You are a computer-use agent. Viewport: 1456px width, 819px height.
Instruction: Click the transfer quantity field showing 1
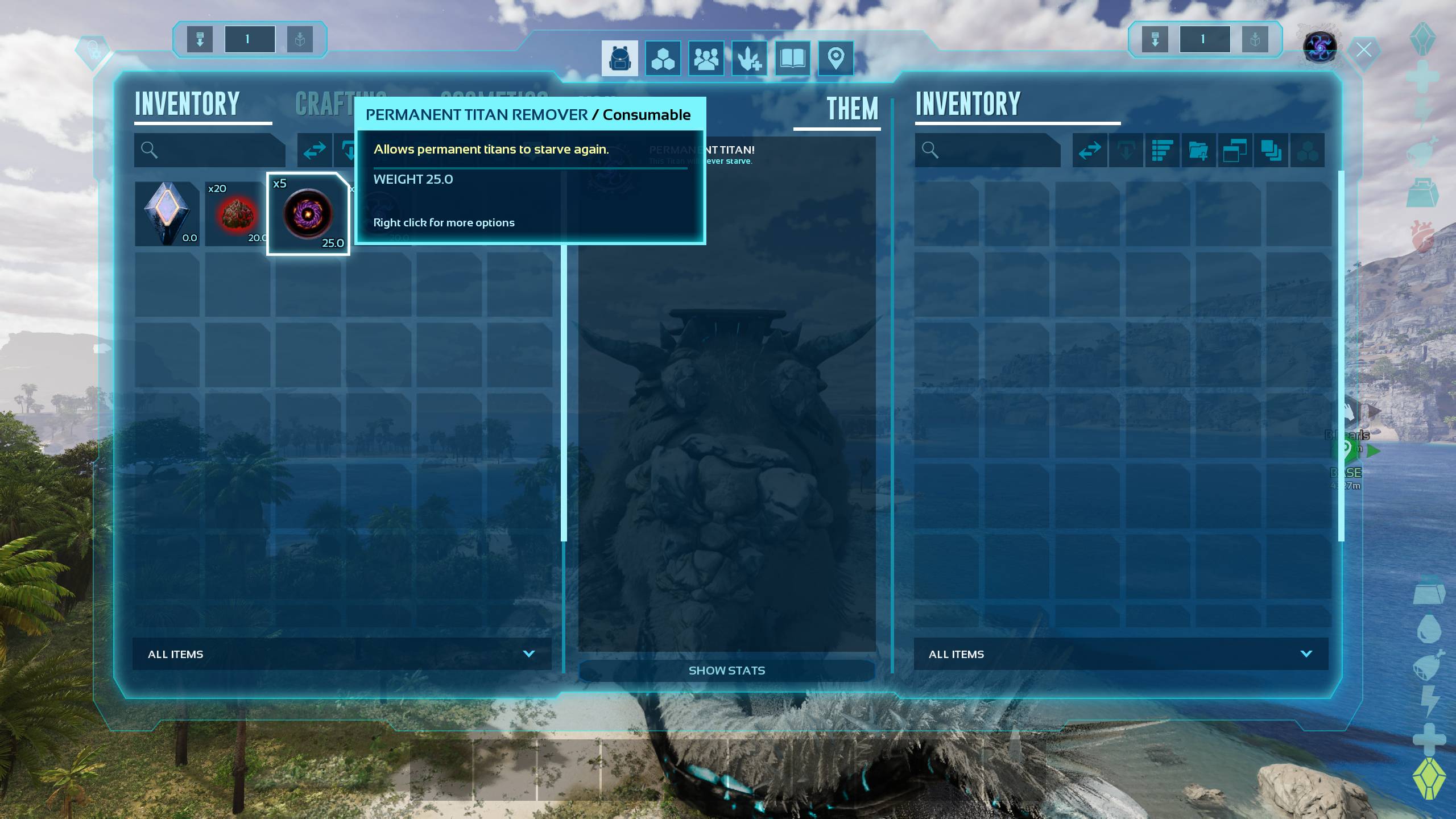click(x=249, y=39)
